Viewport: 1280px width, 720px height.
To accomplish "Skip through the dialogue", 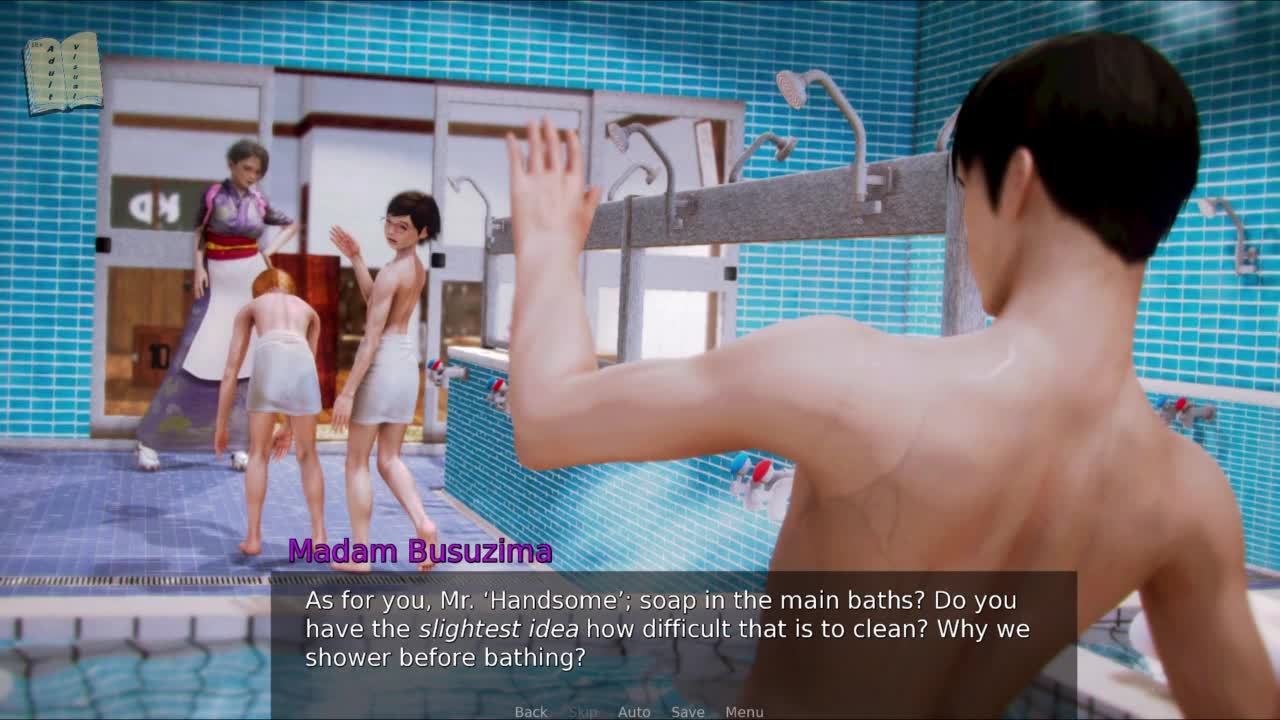I will point(582,712).
